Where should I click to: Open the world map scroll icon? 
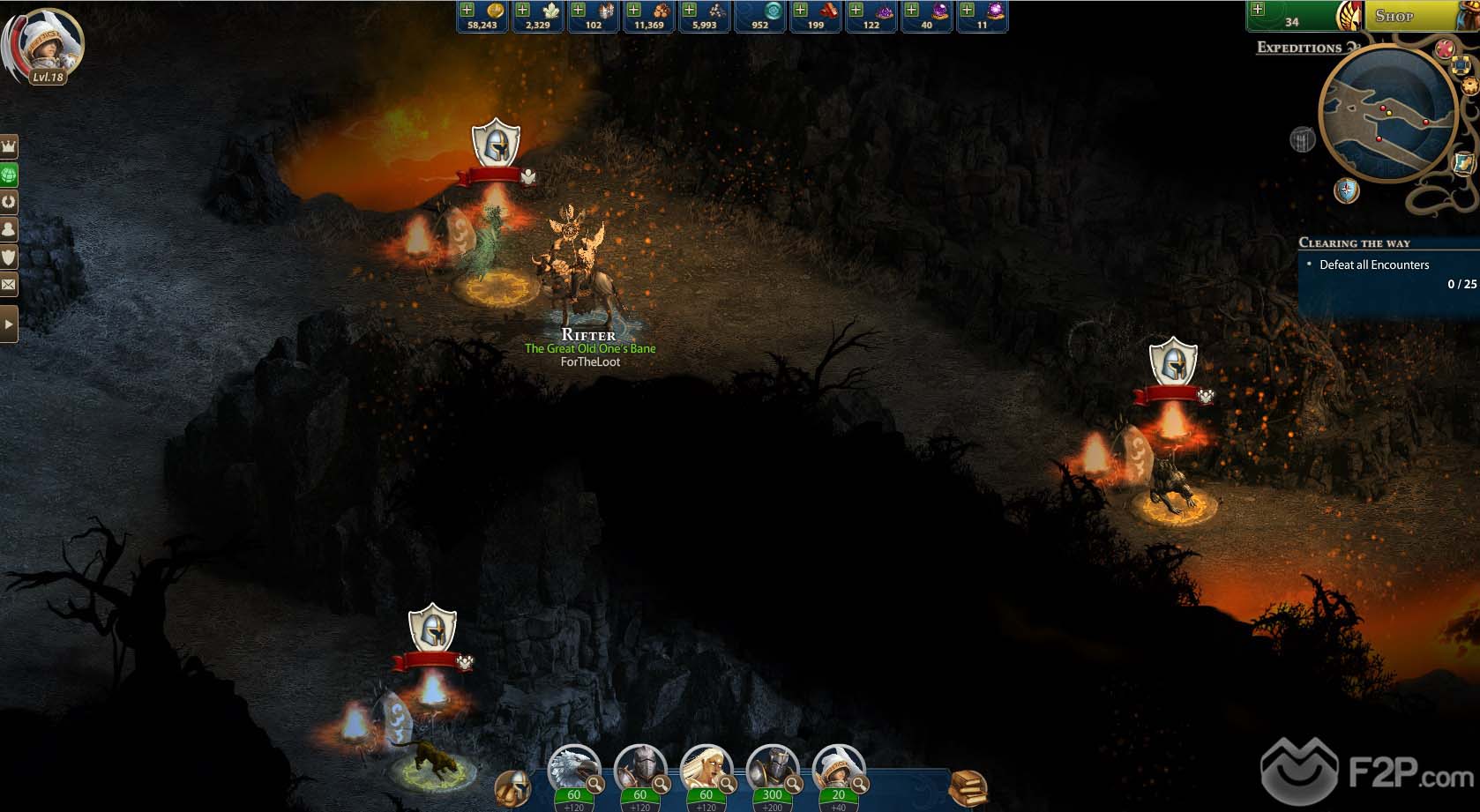point(1463,163)
